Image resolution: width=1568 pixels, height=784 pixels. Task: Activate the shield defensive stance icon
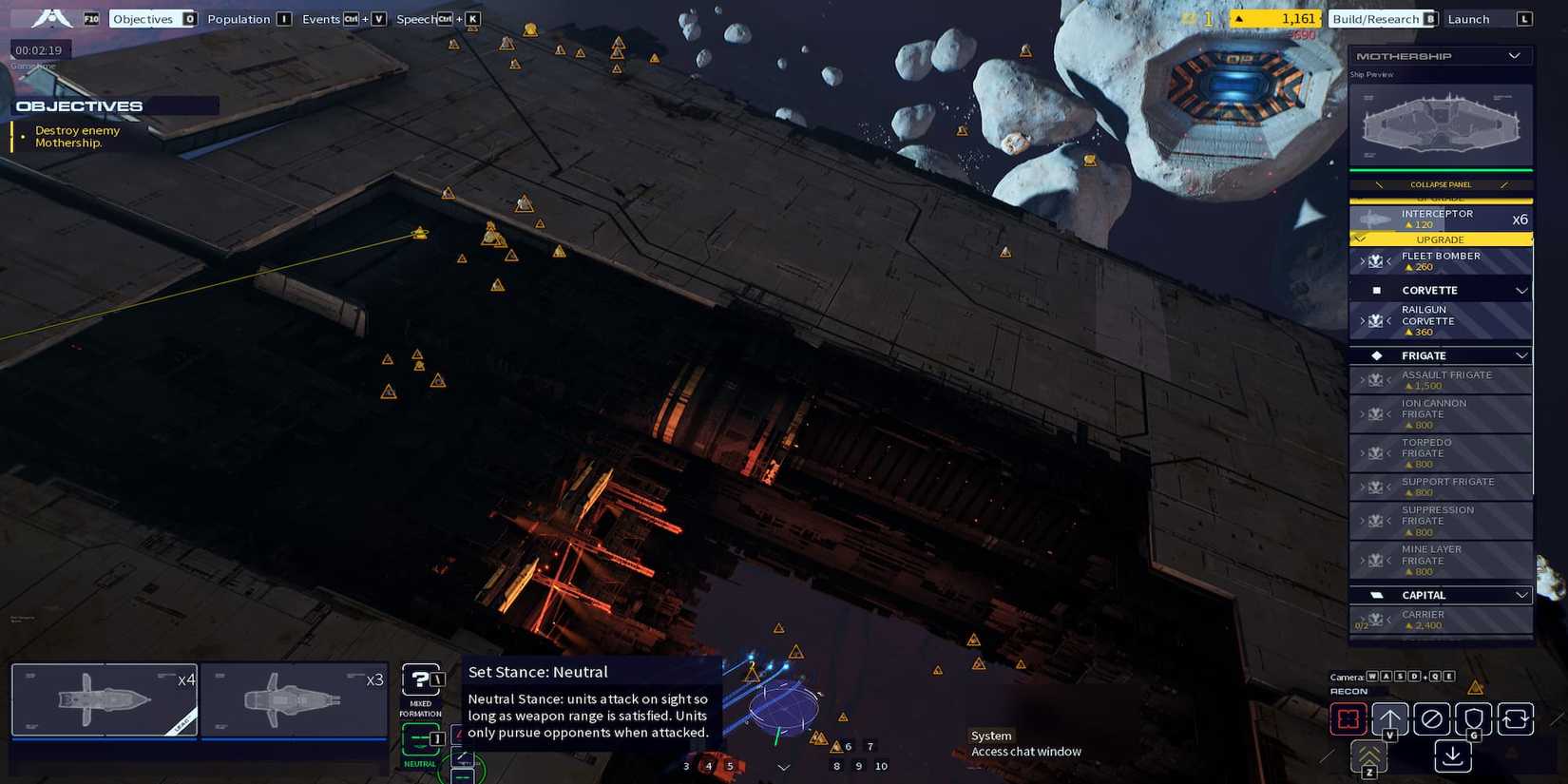point(1472,719)
